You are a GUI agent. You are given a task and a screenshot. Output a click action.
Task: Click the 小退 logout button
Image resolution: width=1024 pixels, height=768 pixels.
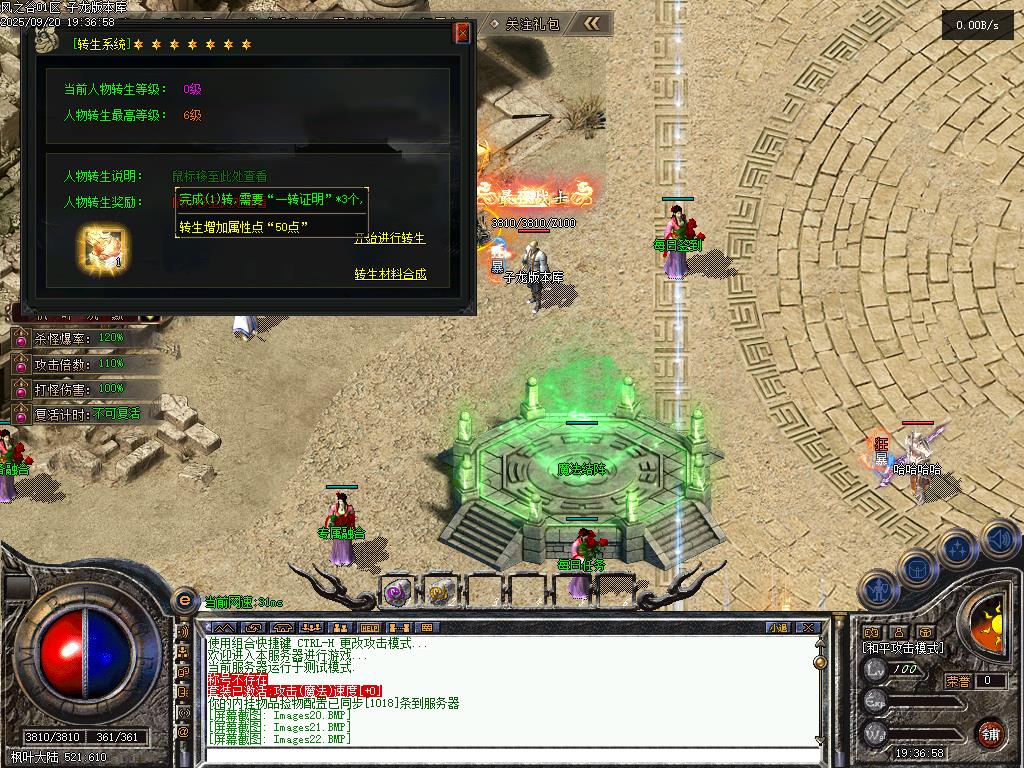point(778,628)
